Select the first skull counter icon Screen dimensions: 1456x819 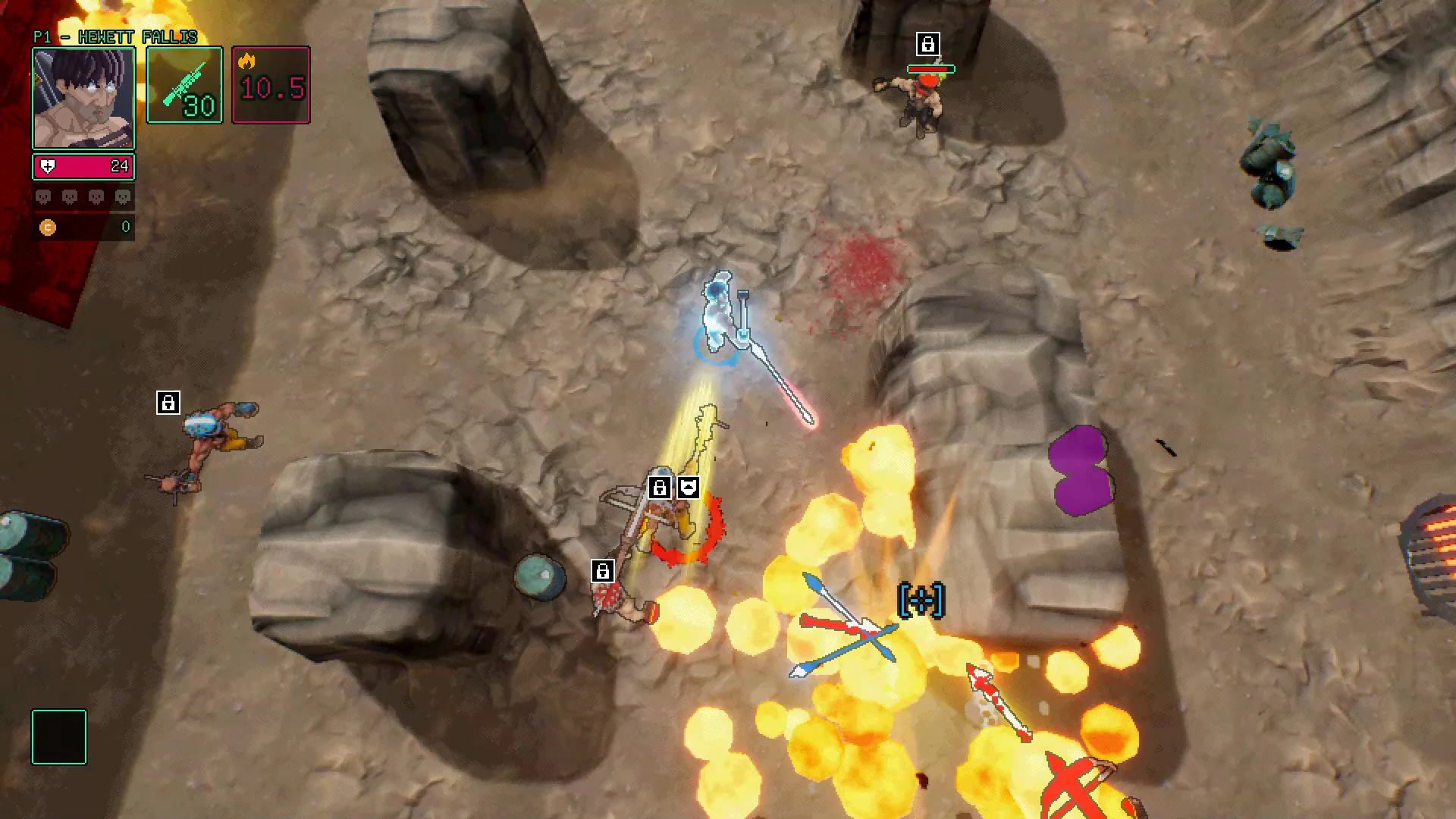pyautogui.click(x=42, y=196)
